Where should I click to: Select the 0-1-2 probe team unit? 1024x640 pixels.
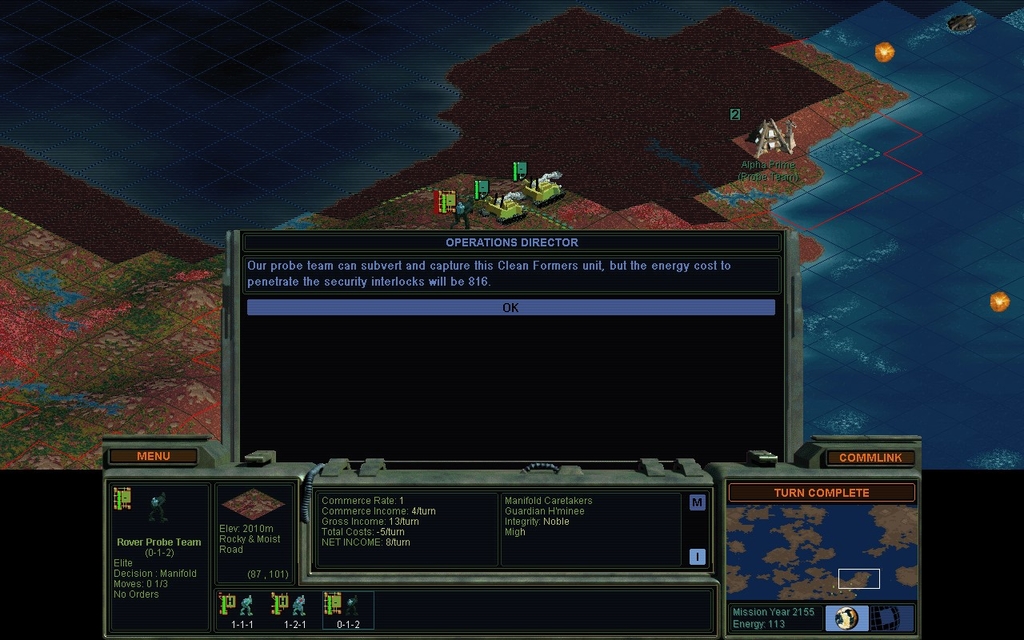pyautogui.click(x=347, y=610)
